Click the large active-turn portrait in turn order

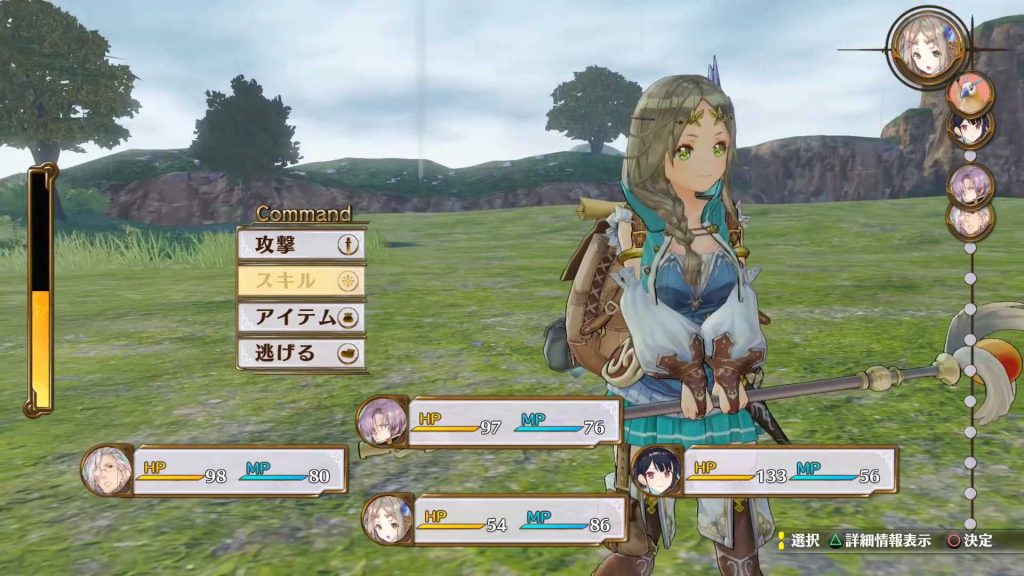pos(926,46)
